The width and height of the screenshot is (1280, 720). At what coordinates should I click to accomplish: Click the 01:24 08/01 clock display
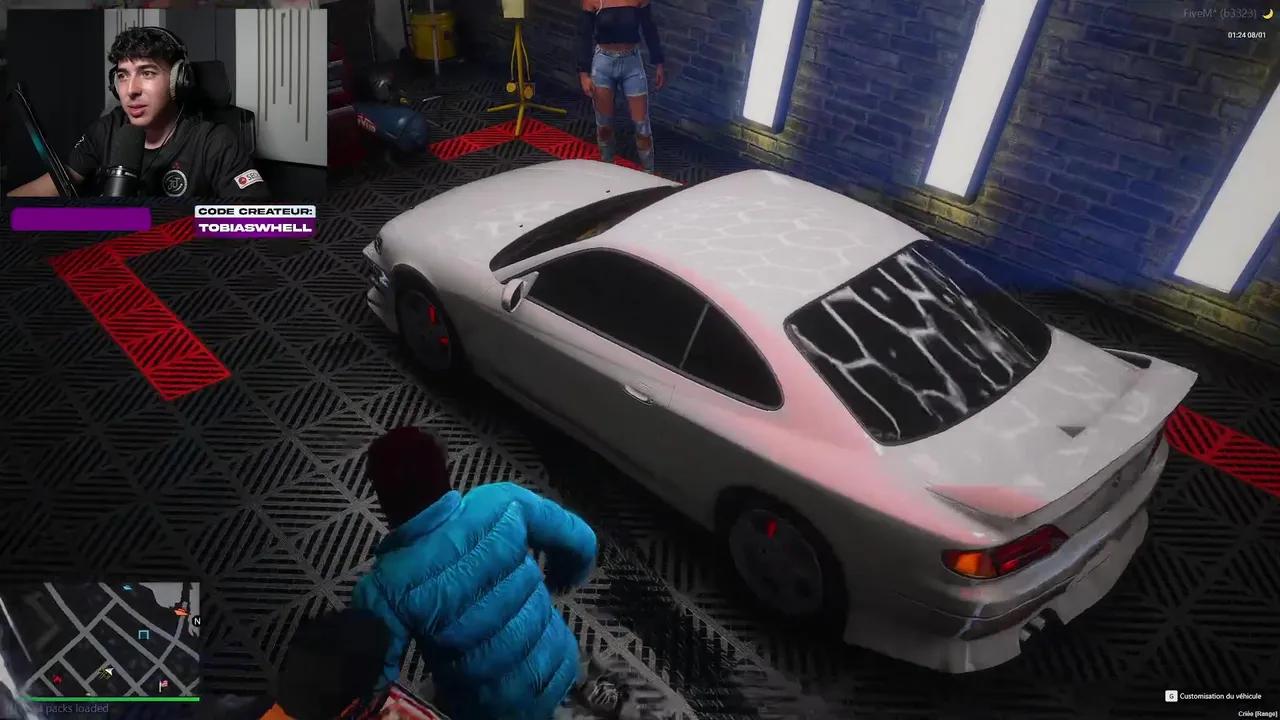click(x=1246, y=35)
